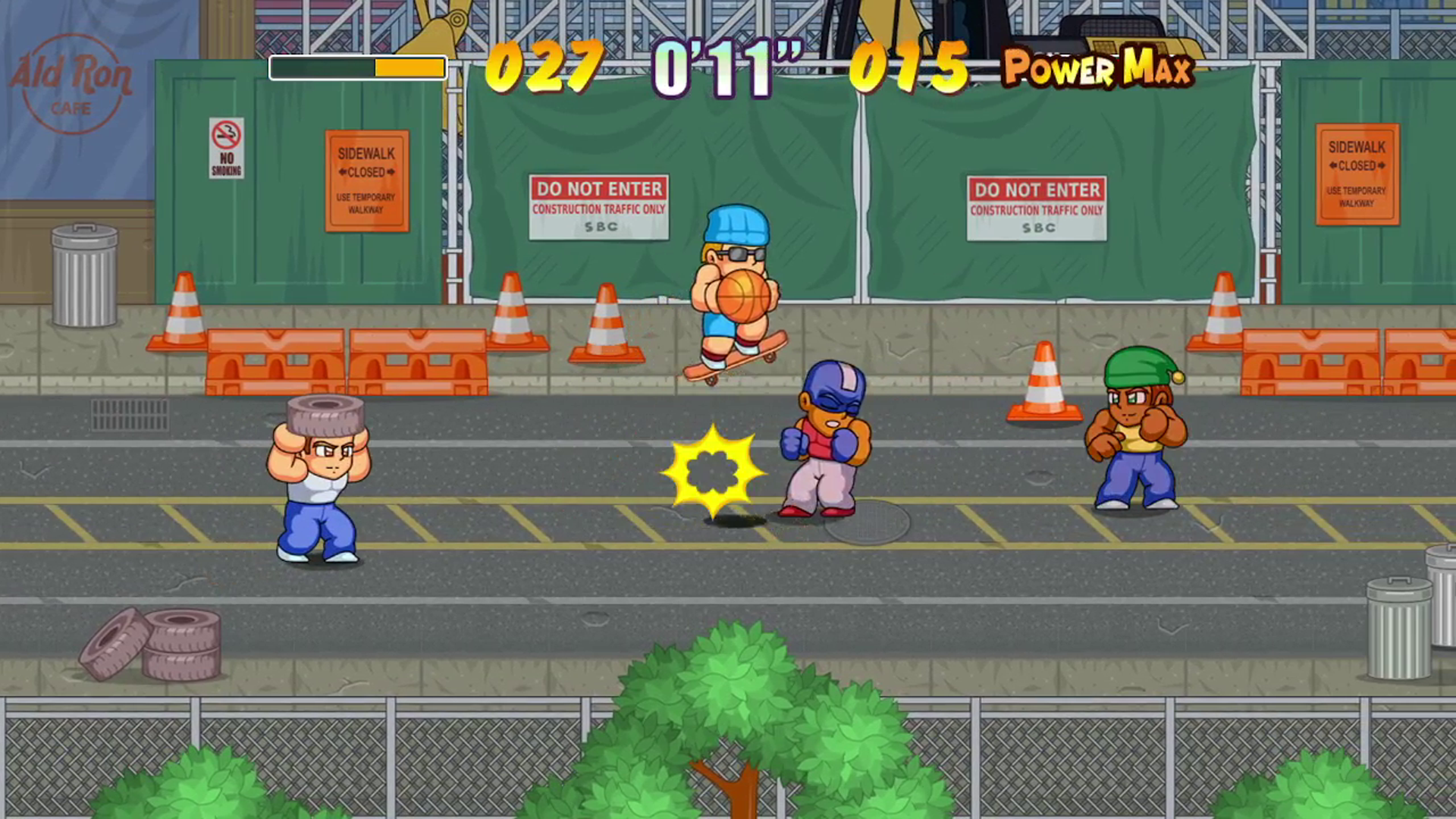Click the yellow impact burst on the road
The width and height of the screenshot is (1456, 819).
pos(711,470)
